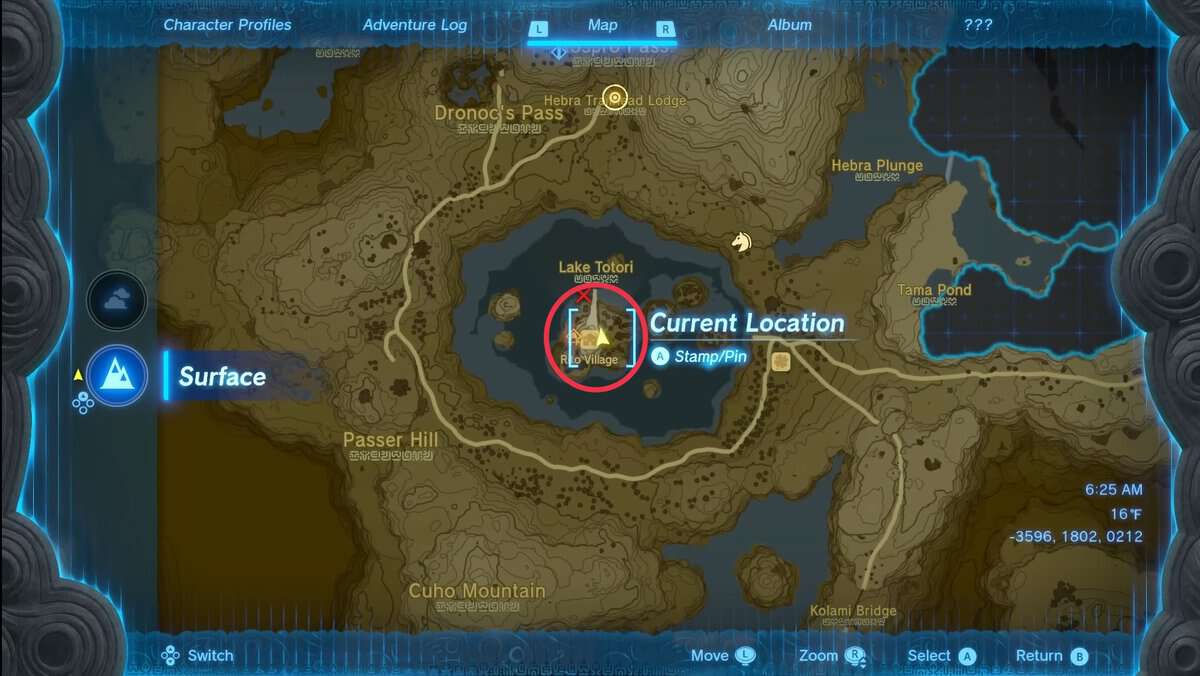Image resolution: width=1200 pixels, height=676 pixels.
Task: Click the stable horse head marker
Action: [x=740, y=243]
